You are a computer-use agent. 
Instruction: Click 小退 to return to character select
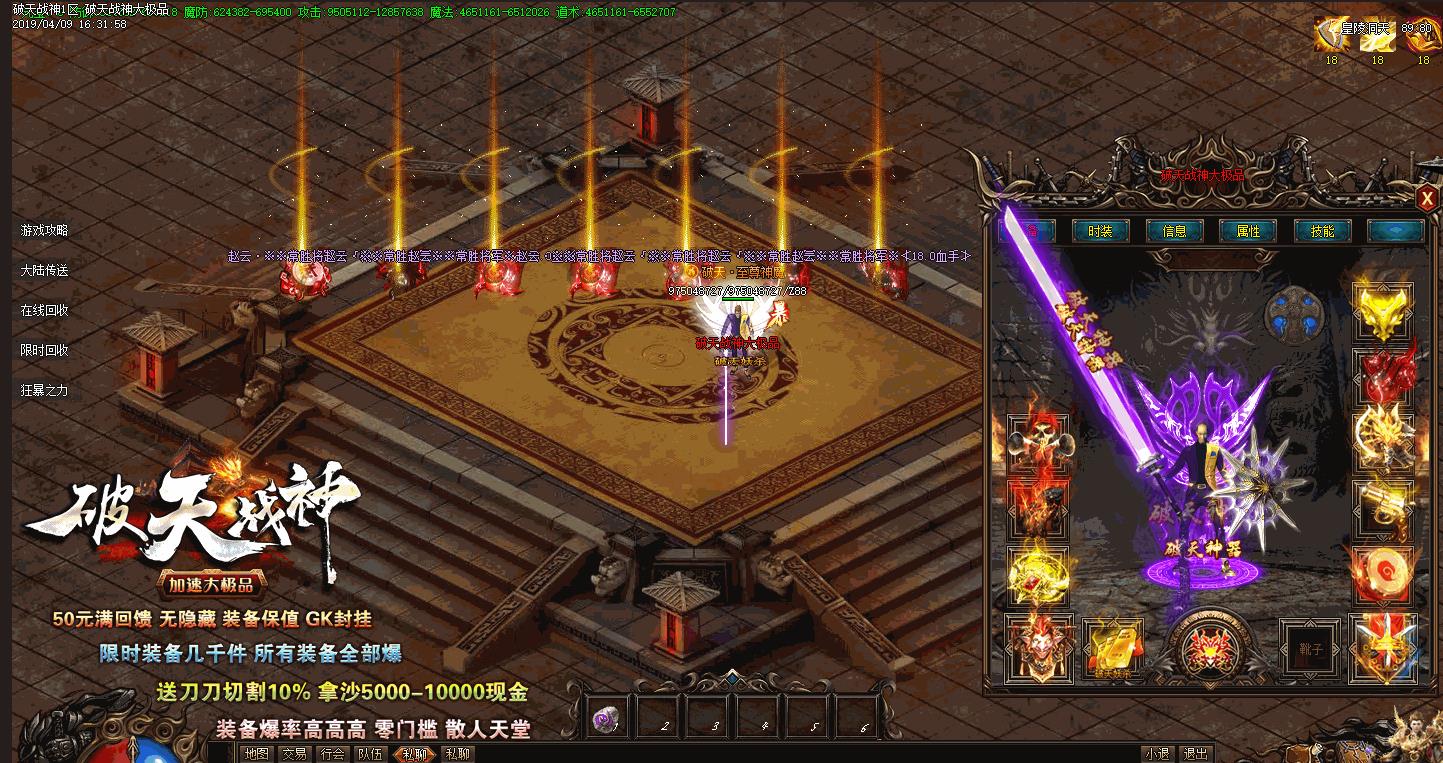click(1158, 754)
